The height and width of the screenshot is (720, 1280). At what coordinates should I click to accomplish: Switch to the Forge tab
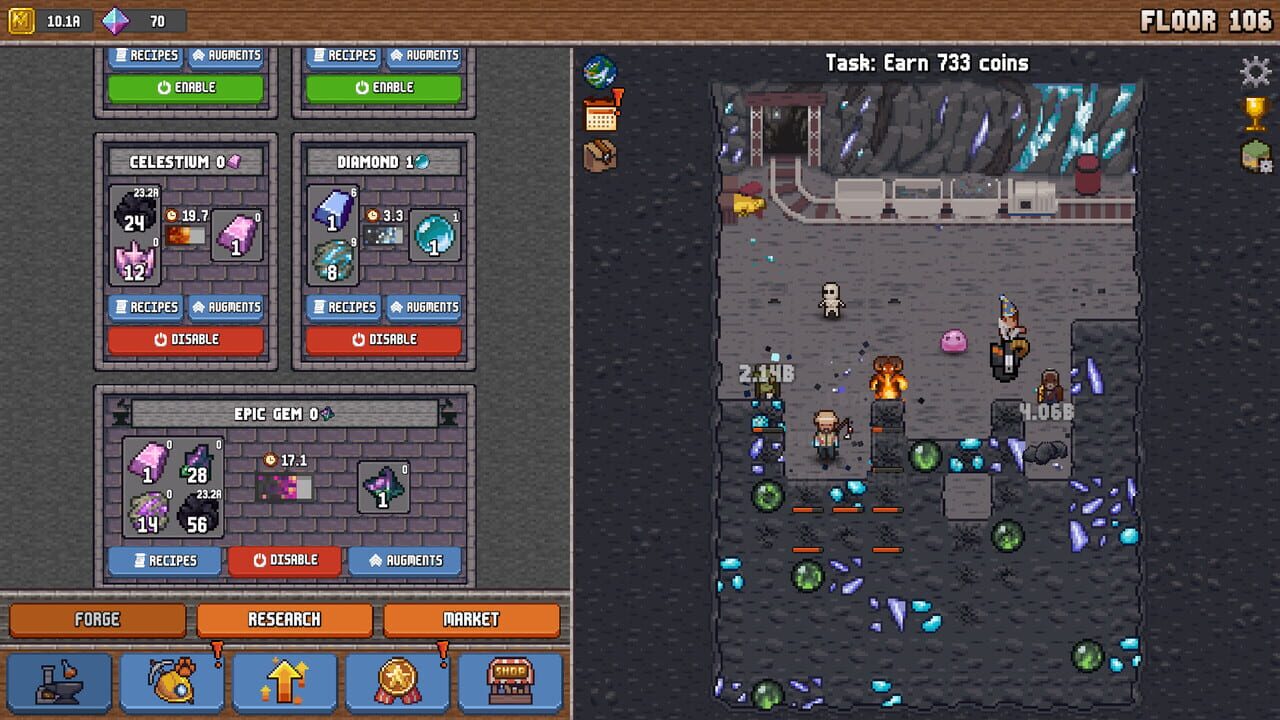[96, 619]
